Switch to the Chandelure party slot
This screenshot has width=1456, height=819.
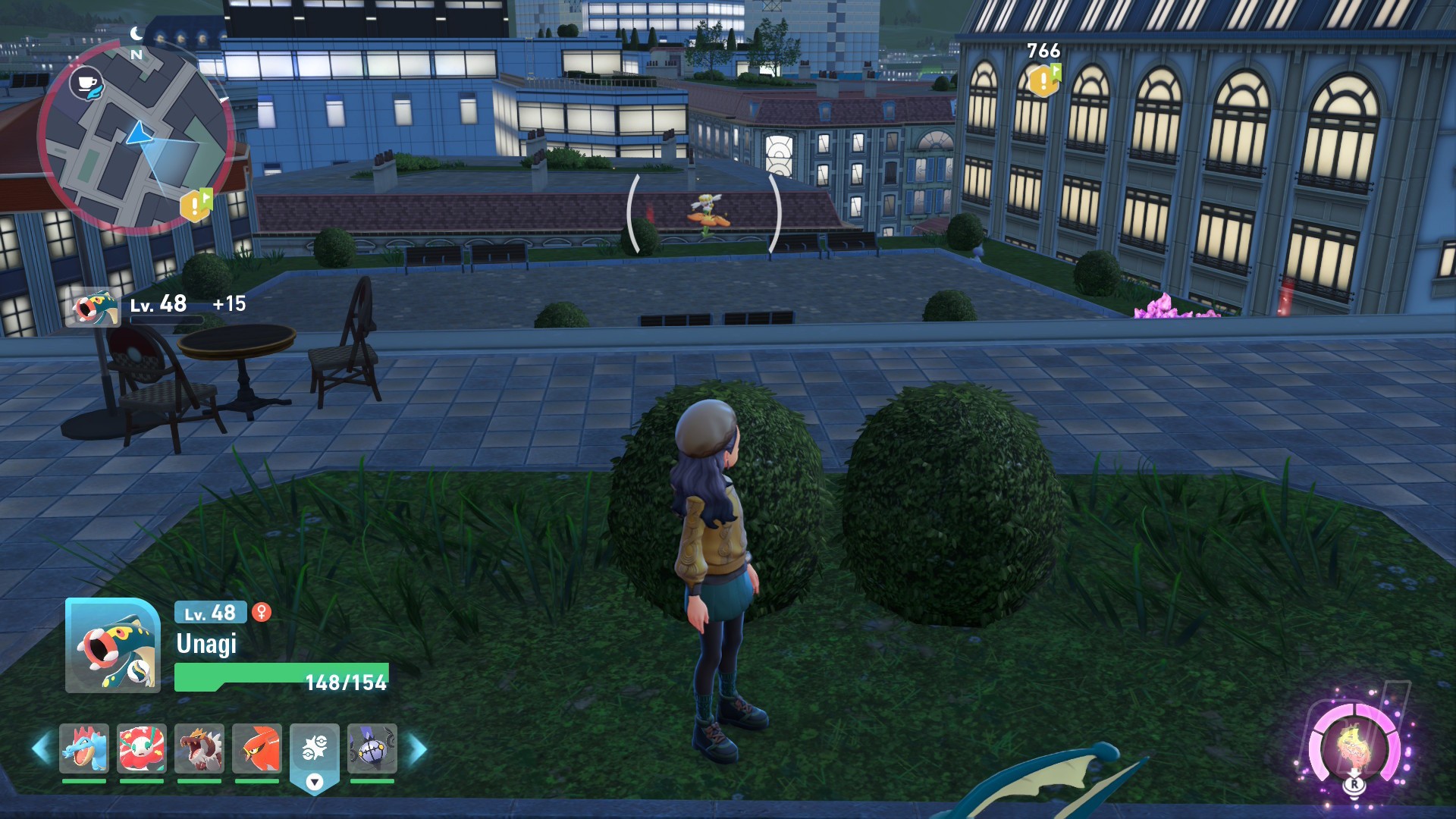(372, 748)
